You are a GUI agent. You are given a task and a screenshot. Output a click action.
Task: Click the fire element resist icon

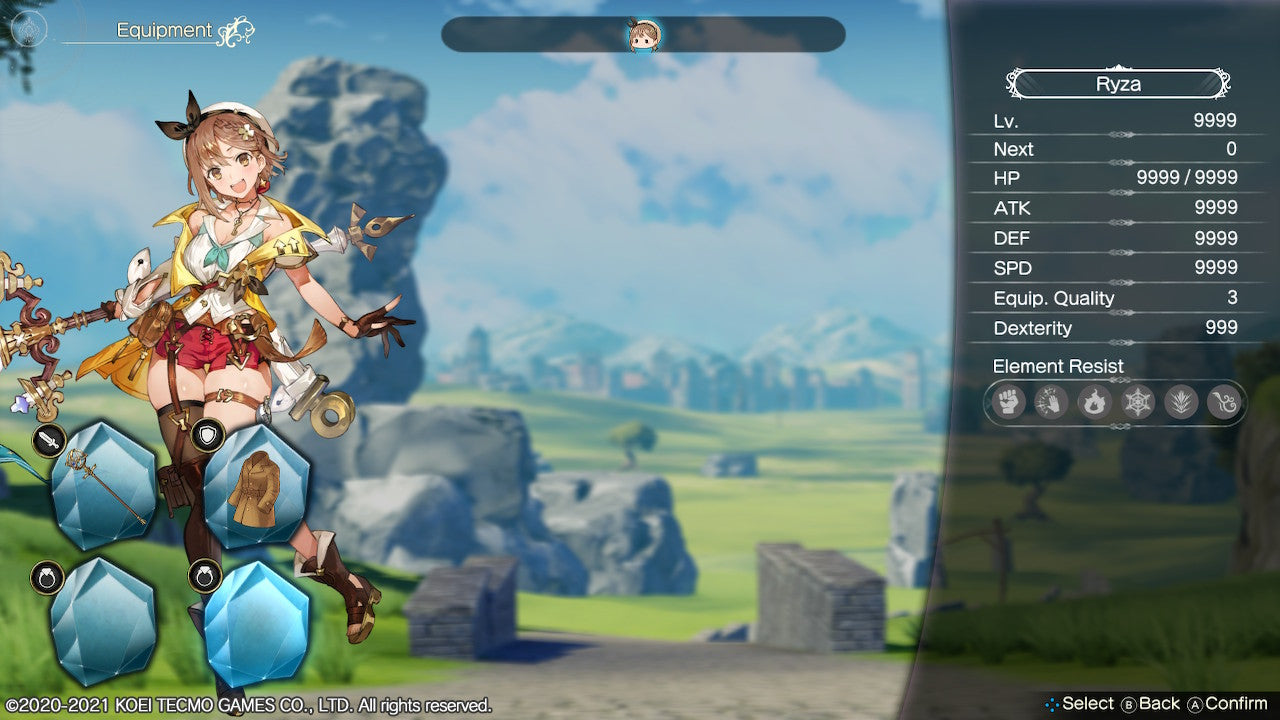(x=1093, y=403)
